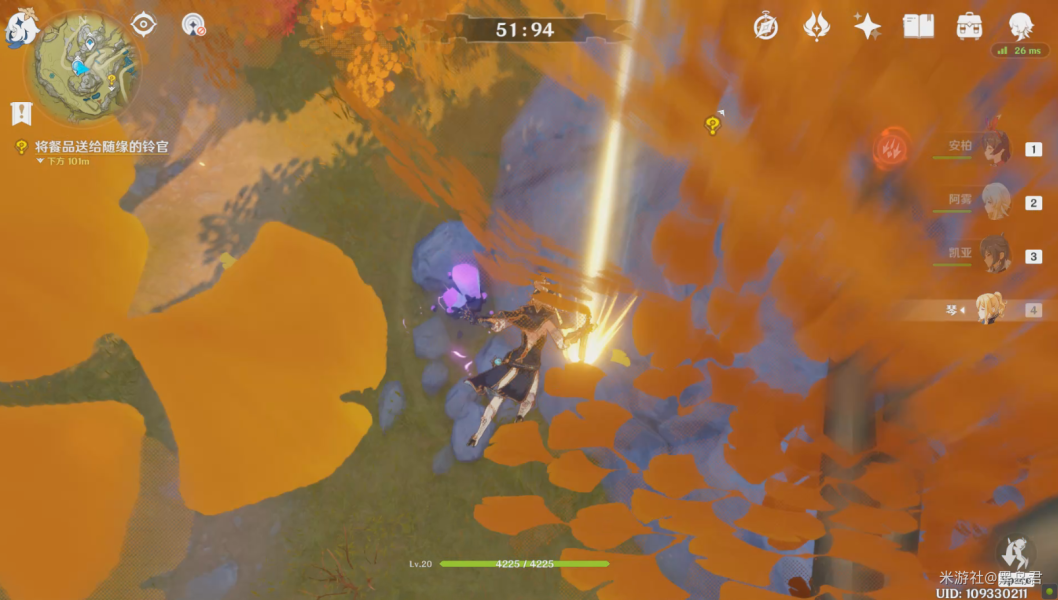The image size is (1058, 600).
Task: Open the quest banner flag icon
Action: [x=19, y=113]
